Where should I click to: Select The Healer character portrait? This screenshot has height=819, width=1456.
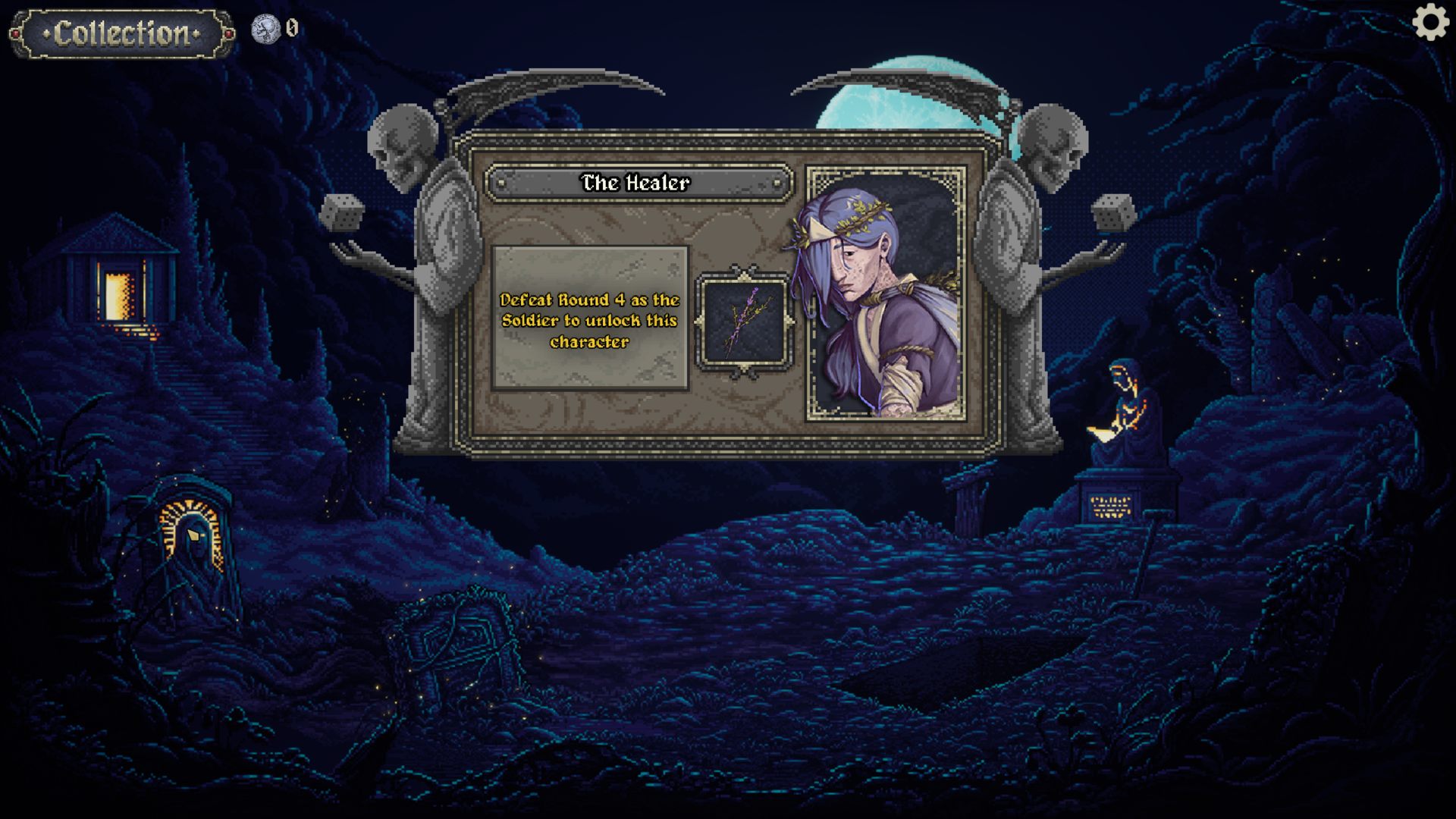886,293
